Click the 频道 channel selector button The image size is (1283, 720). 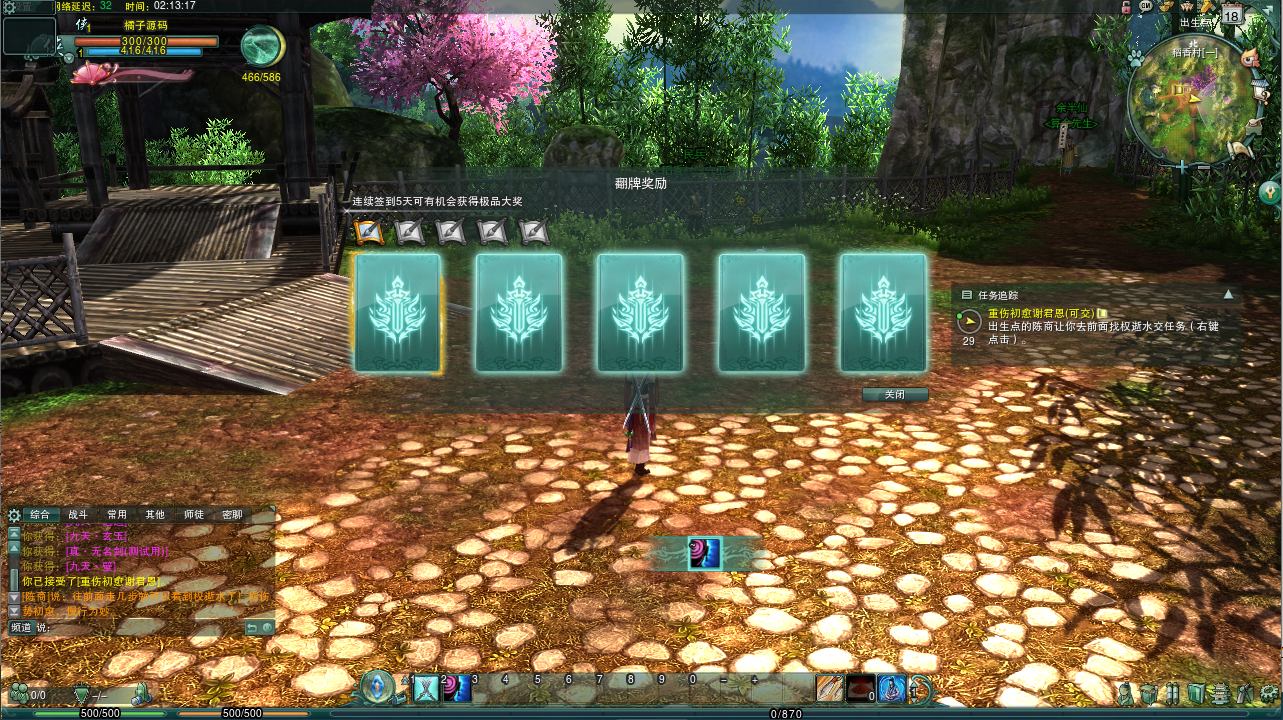[x=22, y=628]
